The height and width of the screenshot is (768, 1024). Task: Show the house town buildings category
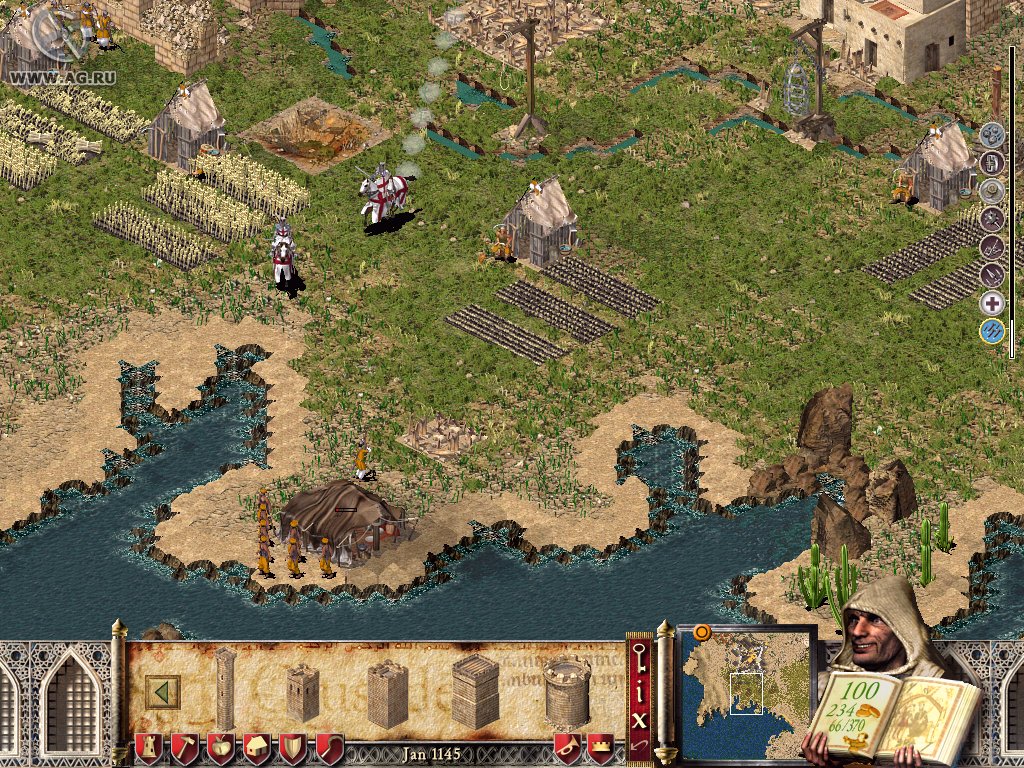pyautogui.click(x=257, y=747)
